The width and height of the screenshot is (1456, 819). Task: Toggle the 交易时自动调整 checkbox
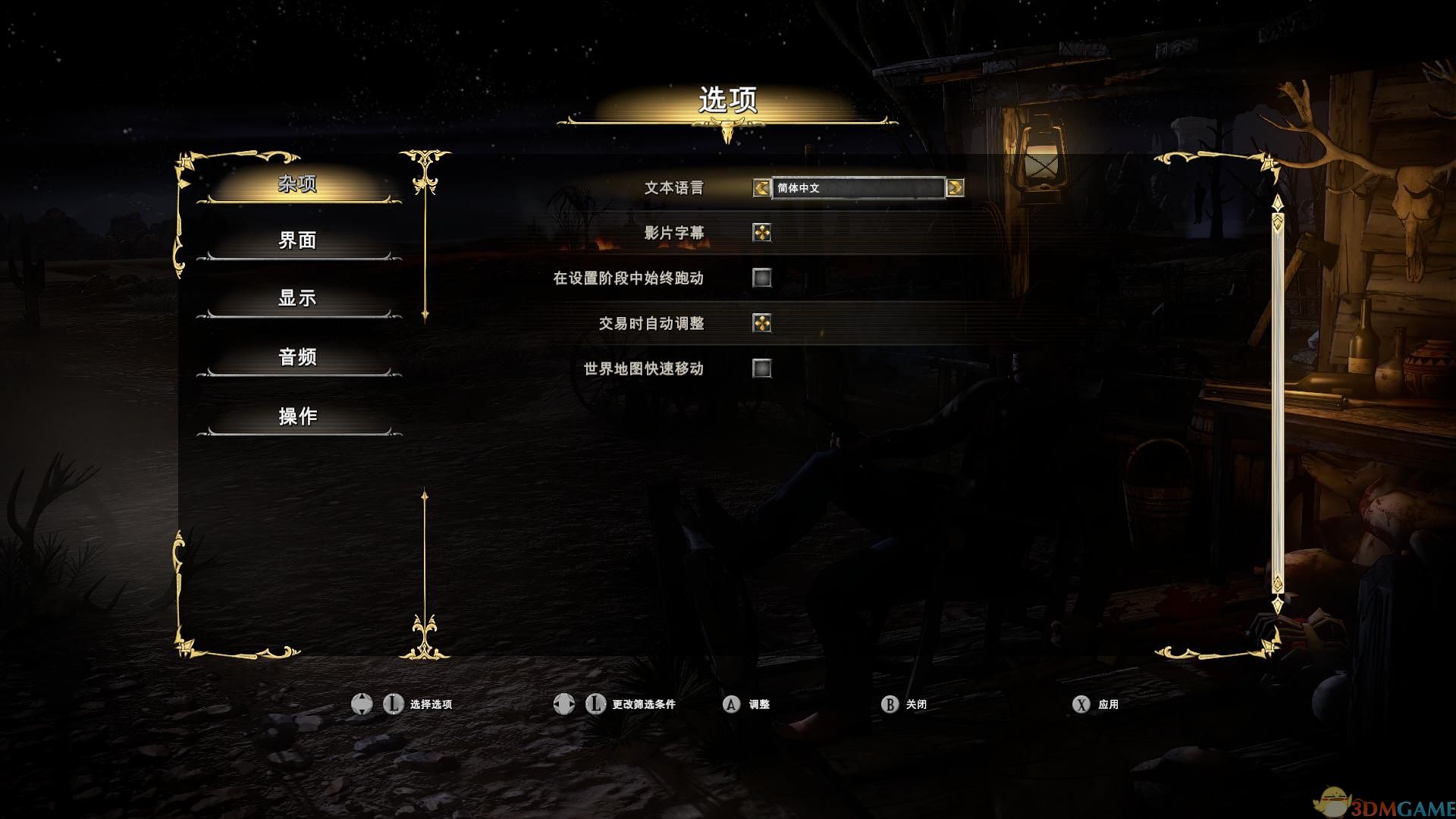tap(761, 323)
